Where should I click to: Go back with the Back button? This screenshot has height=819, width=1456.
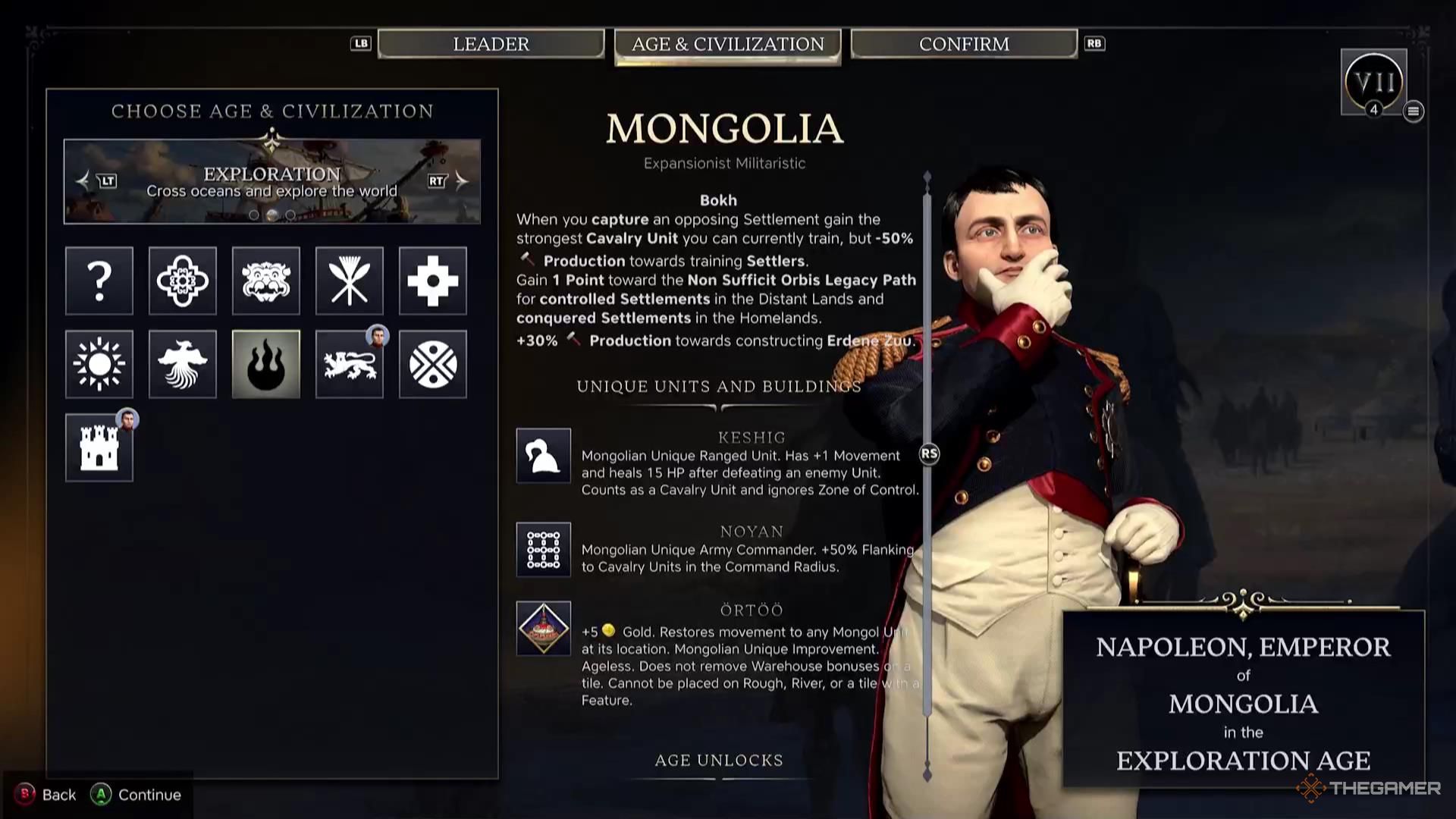click(47, 795)
